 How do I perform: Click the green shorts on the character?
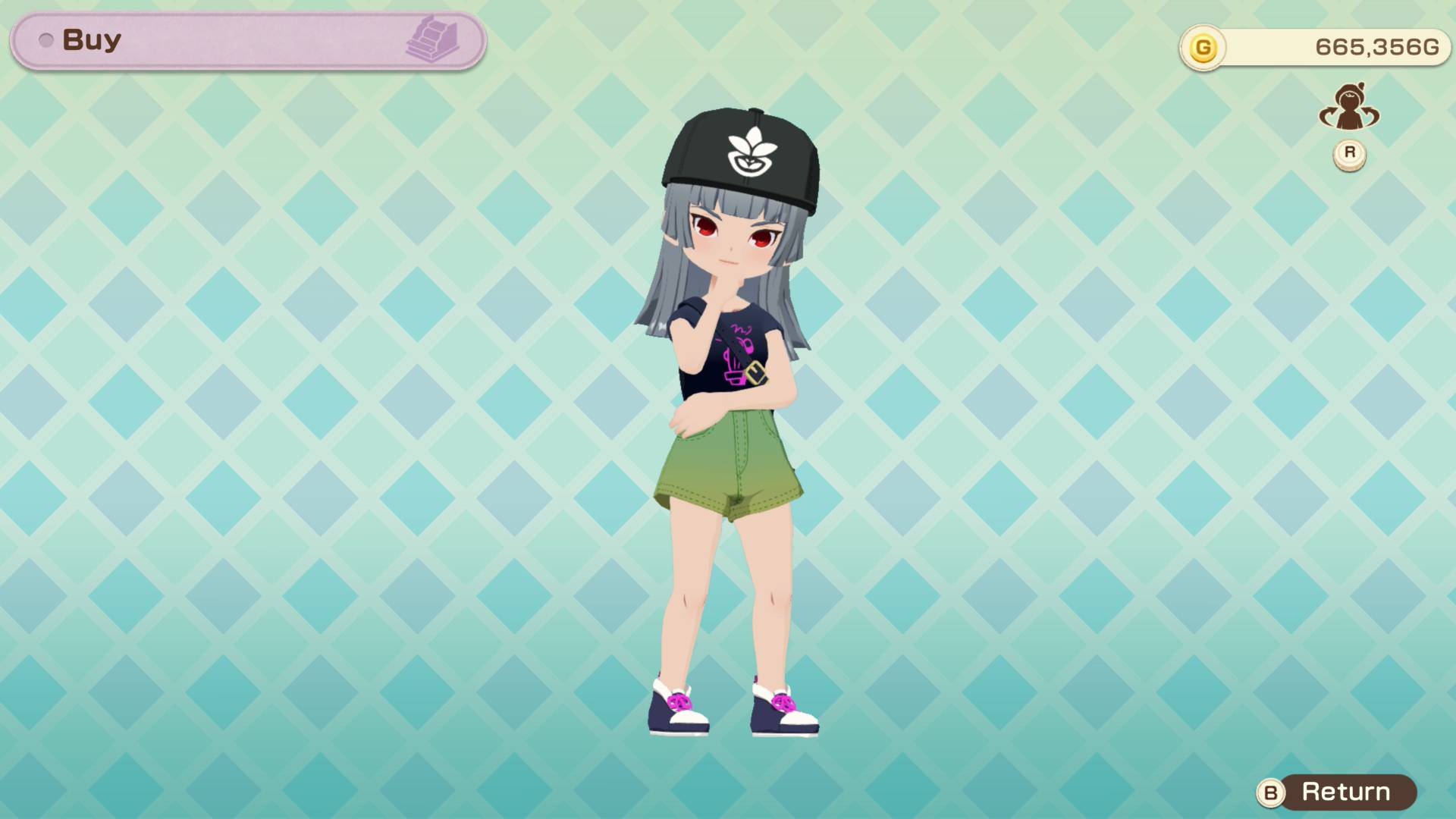[728, 463]
